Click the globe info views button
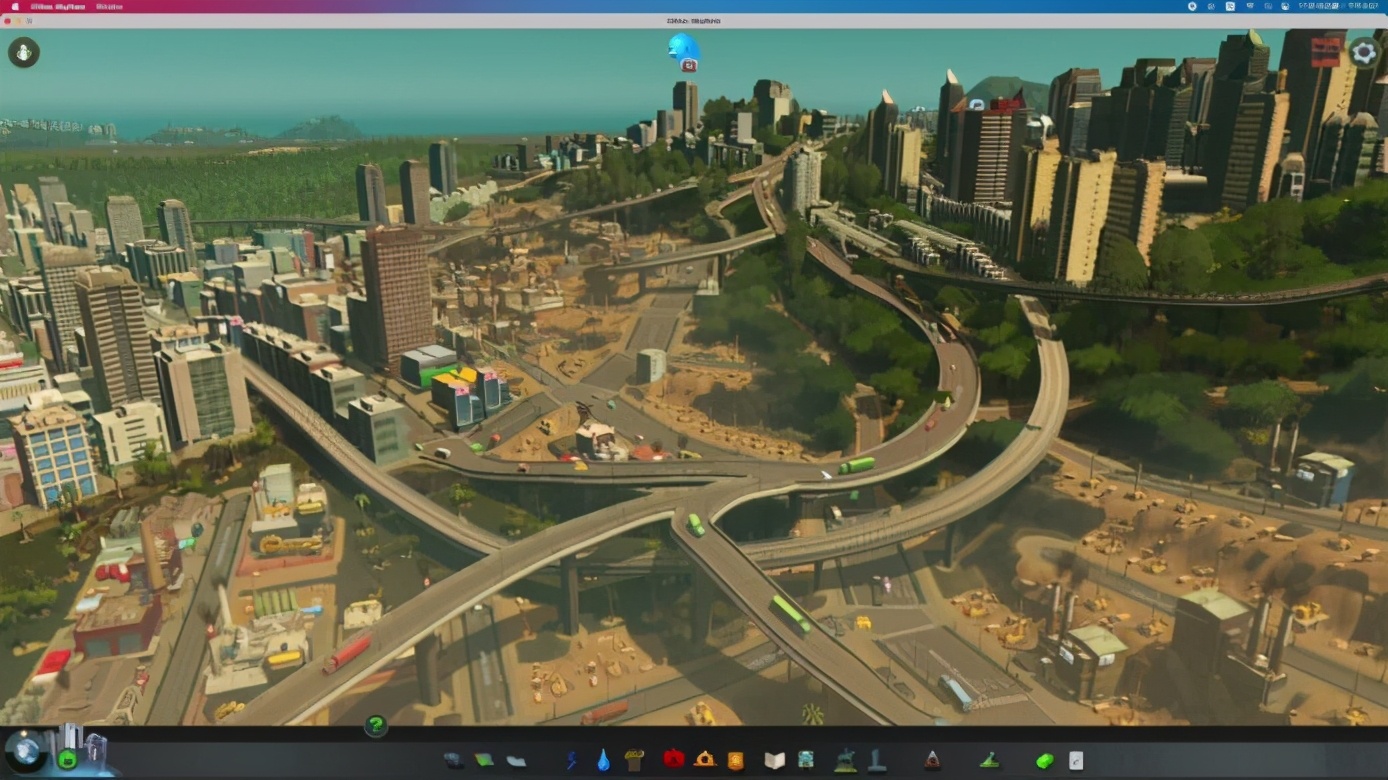Screen dimensions: 1388x780 (x=25, y=750)
